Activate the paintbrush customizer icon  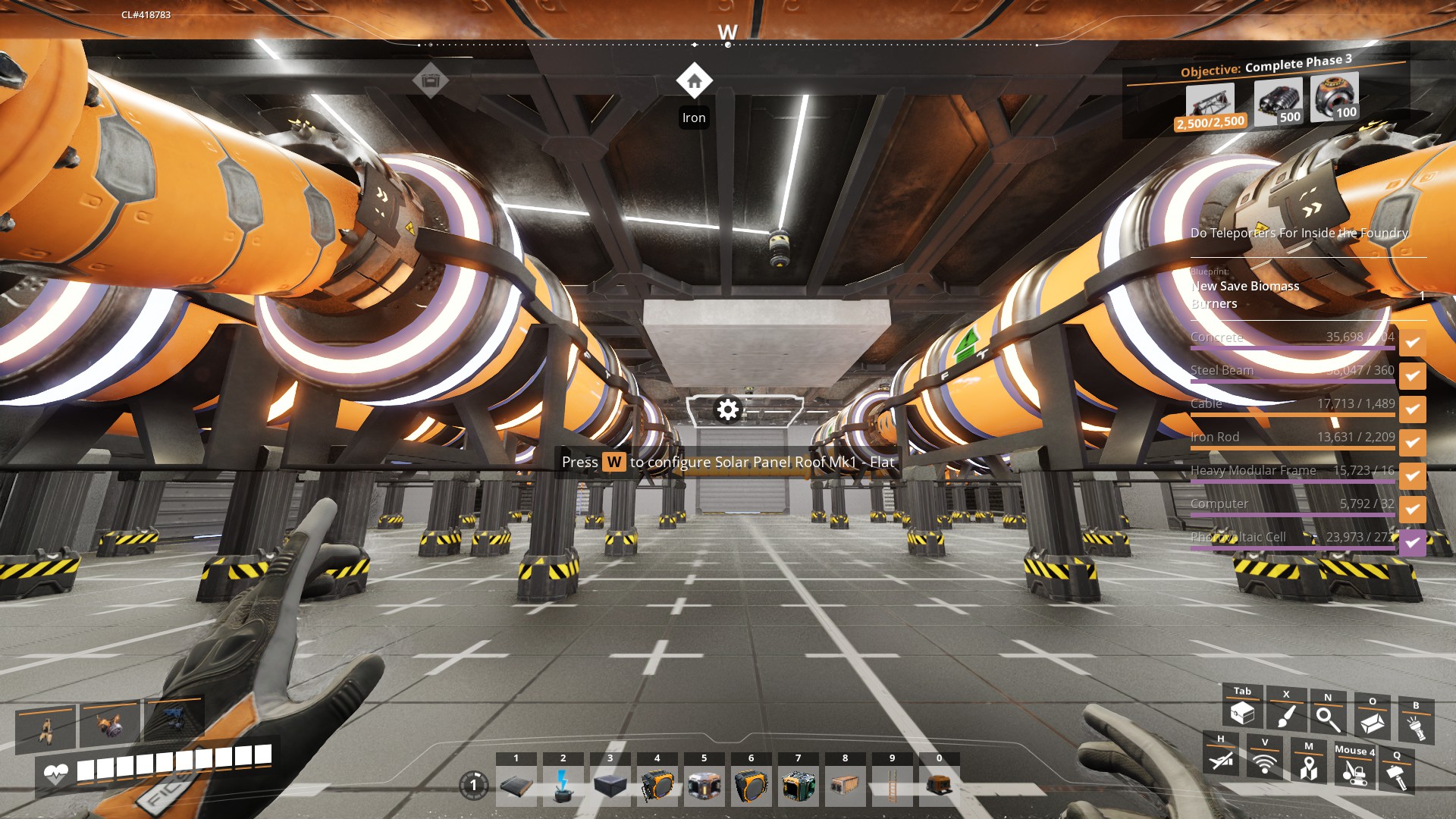tap(1286, 715)
